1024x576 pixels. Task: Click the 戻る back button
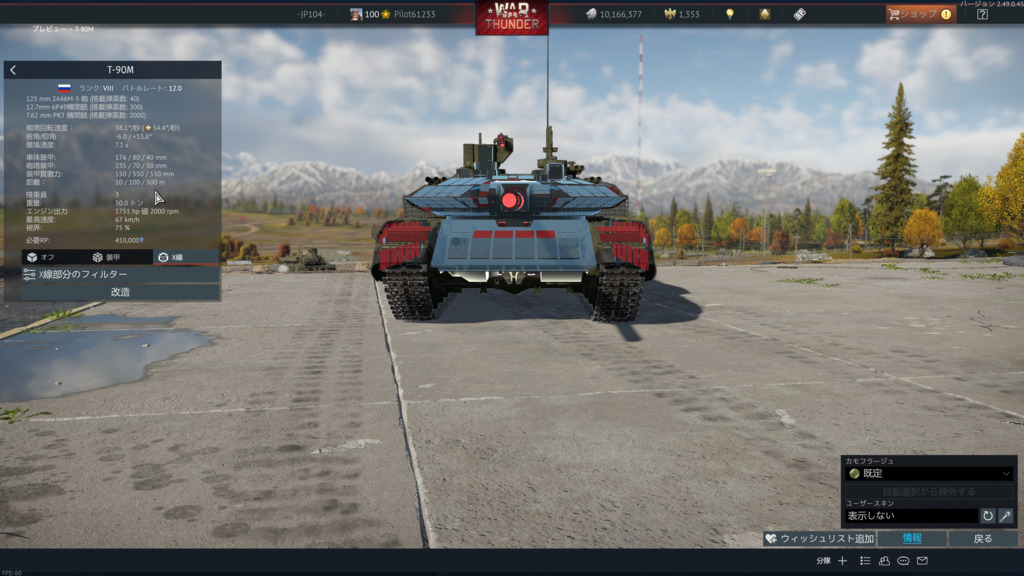(x=983, y=538)
